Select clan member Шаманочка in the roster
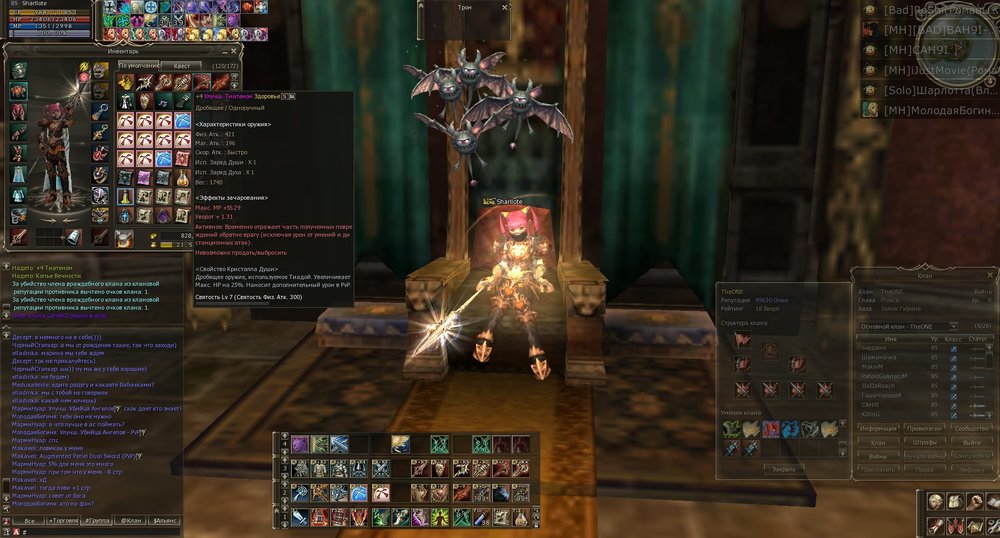Image resolution: width=1000 pixels, height=538 pixels. click(881, 357)
